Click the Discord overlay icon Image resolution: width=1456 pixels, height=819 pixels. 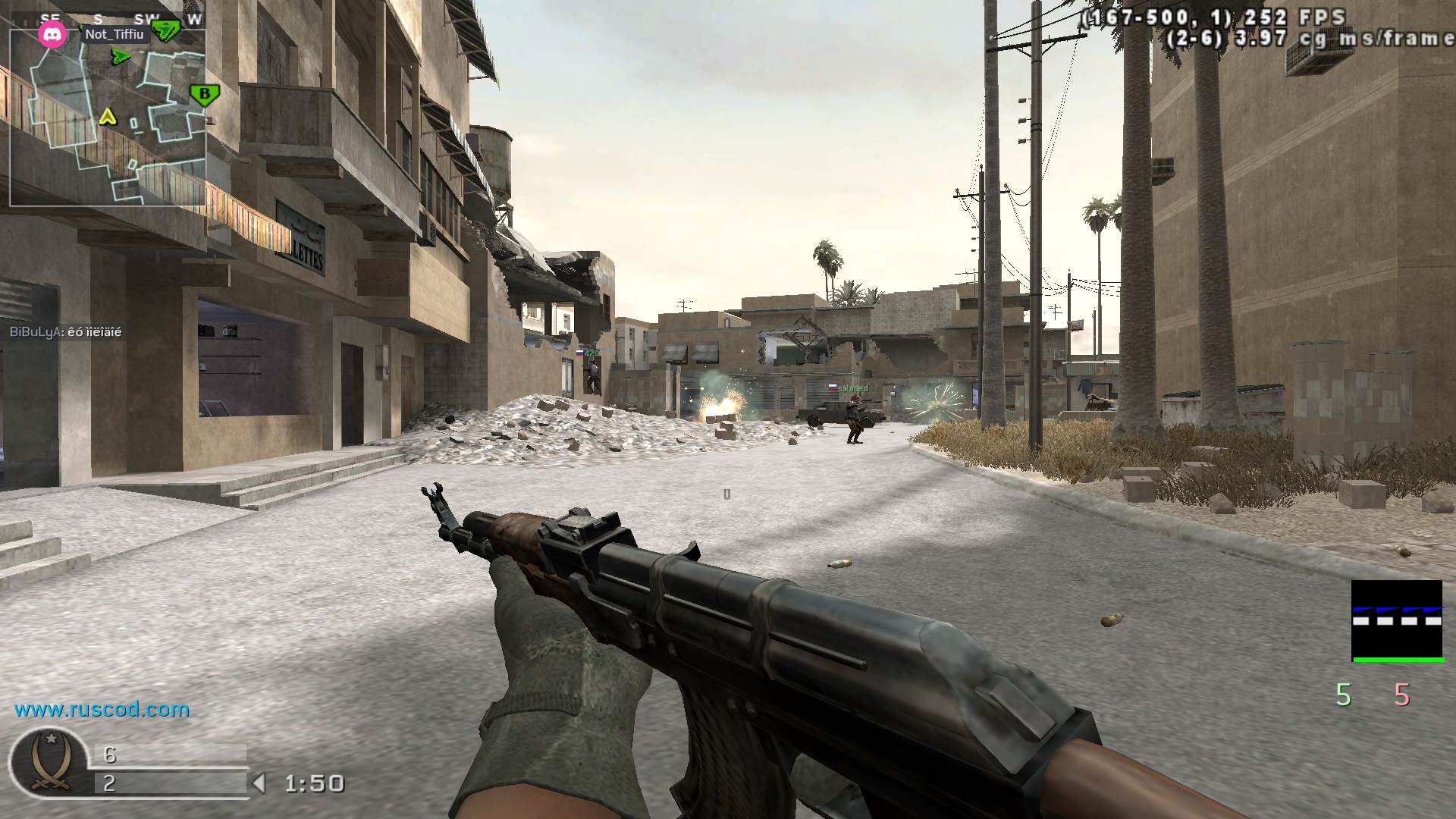52,35
